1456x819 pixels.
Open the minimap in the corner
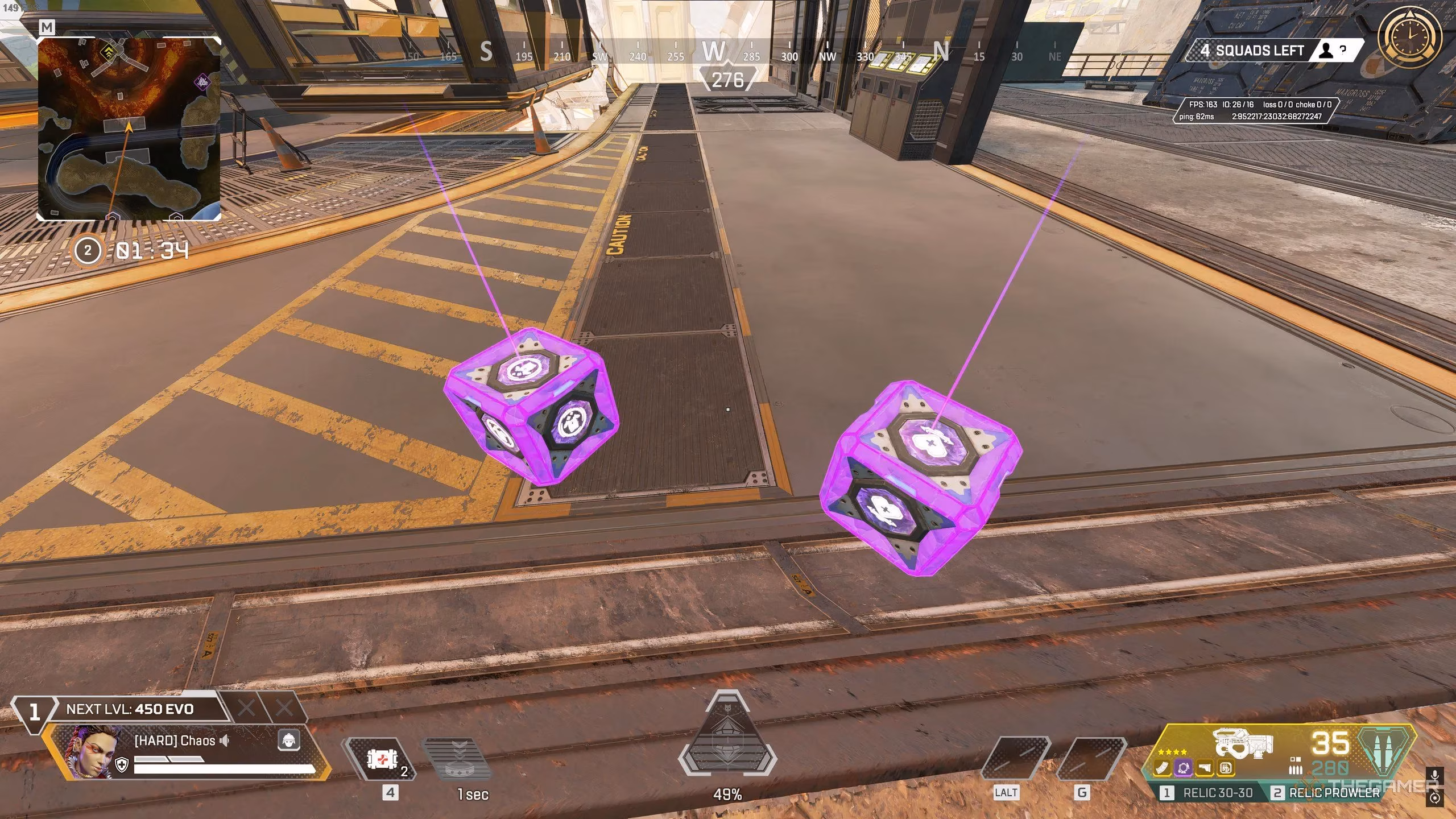pos(129,129)
